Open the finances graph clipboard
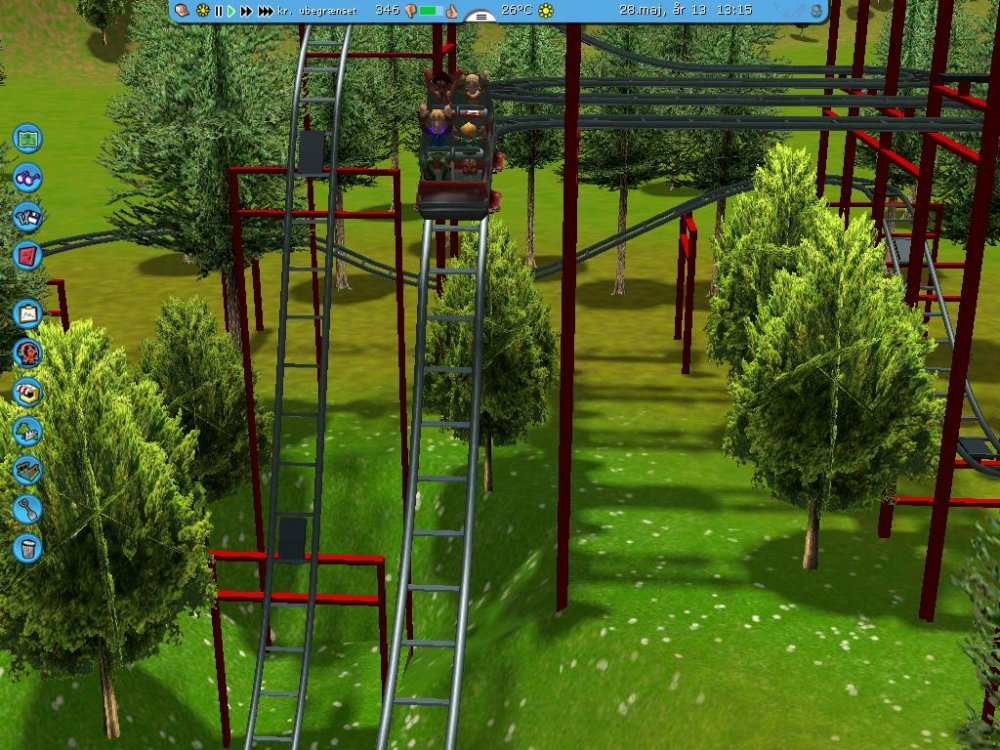 coord(27,314)
